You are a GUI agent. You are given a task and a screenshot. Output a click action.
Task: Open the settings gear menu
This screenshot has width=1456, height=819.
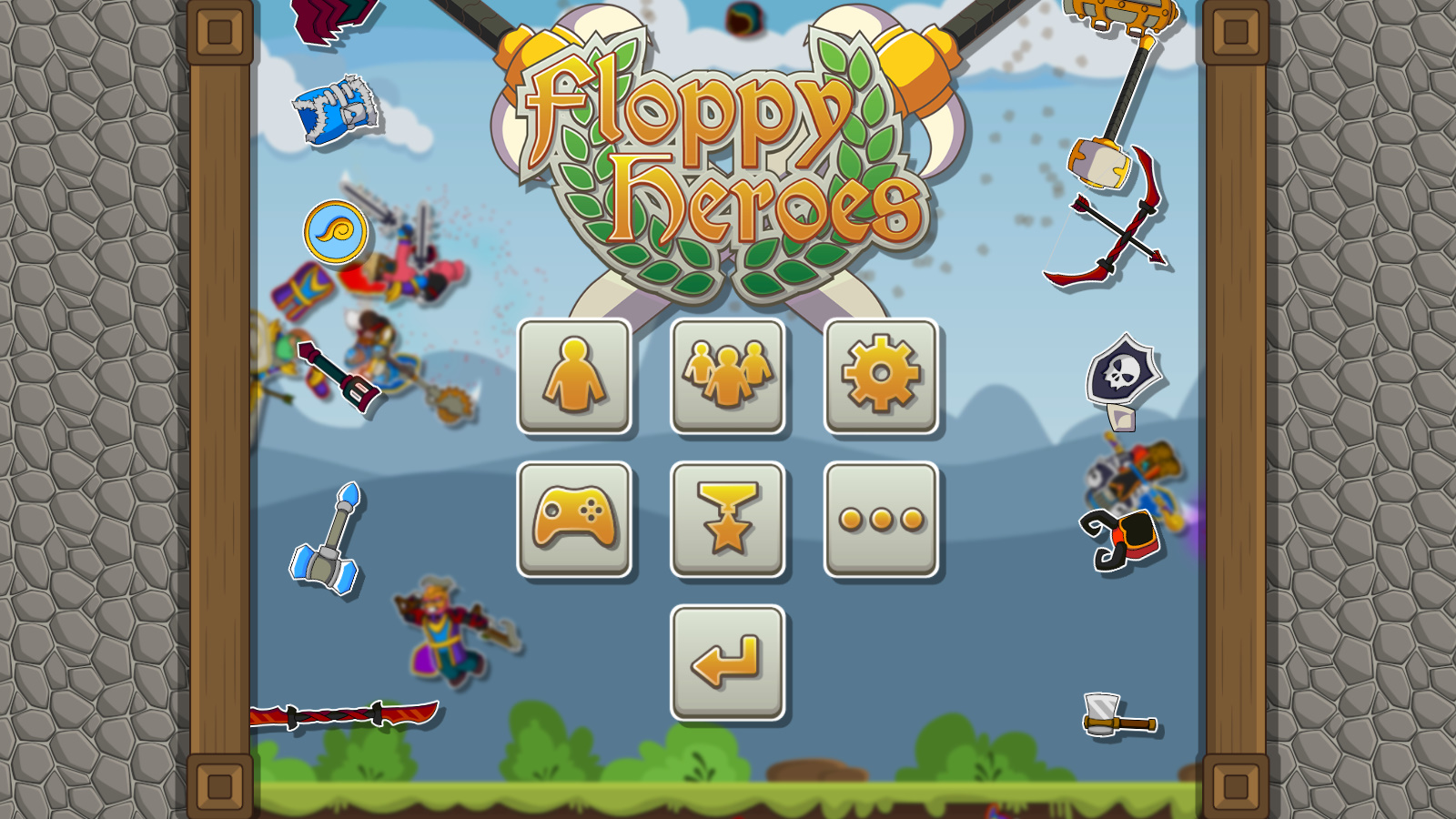[x=881, y=377]
